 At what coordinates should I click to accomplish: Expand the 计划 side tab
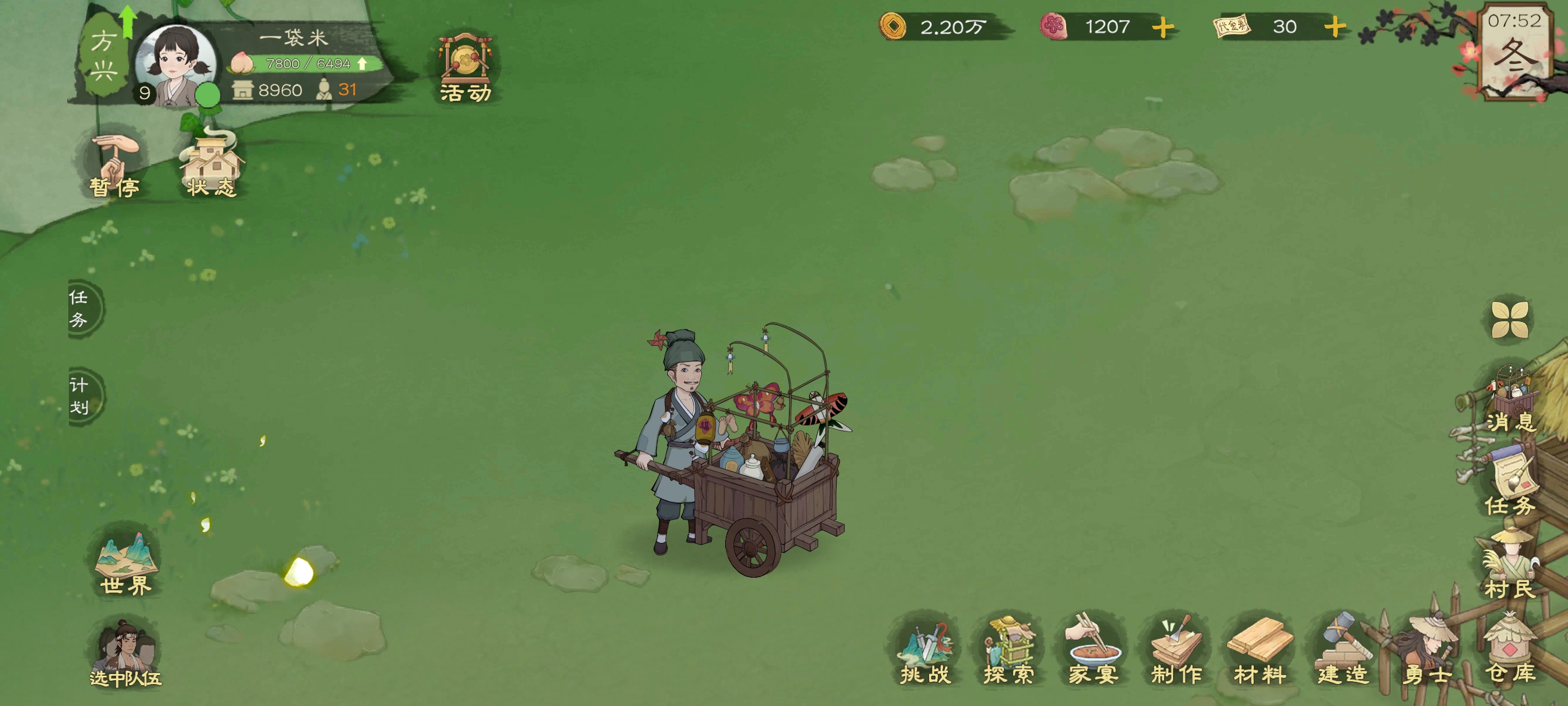click(x=82, y=396)
